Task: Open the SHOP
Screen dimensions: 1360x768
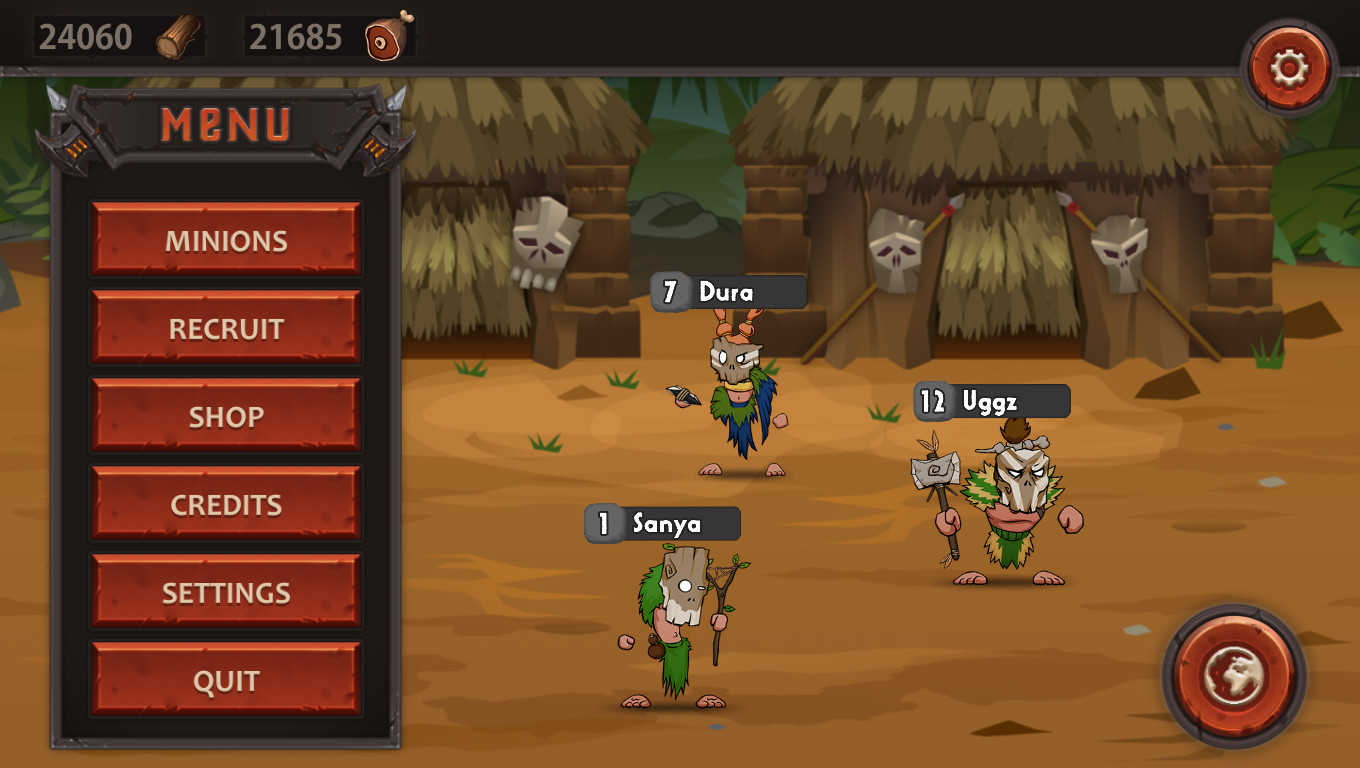Action: point(225,416)
